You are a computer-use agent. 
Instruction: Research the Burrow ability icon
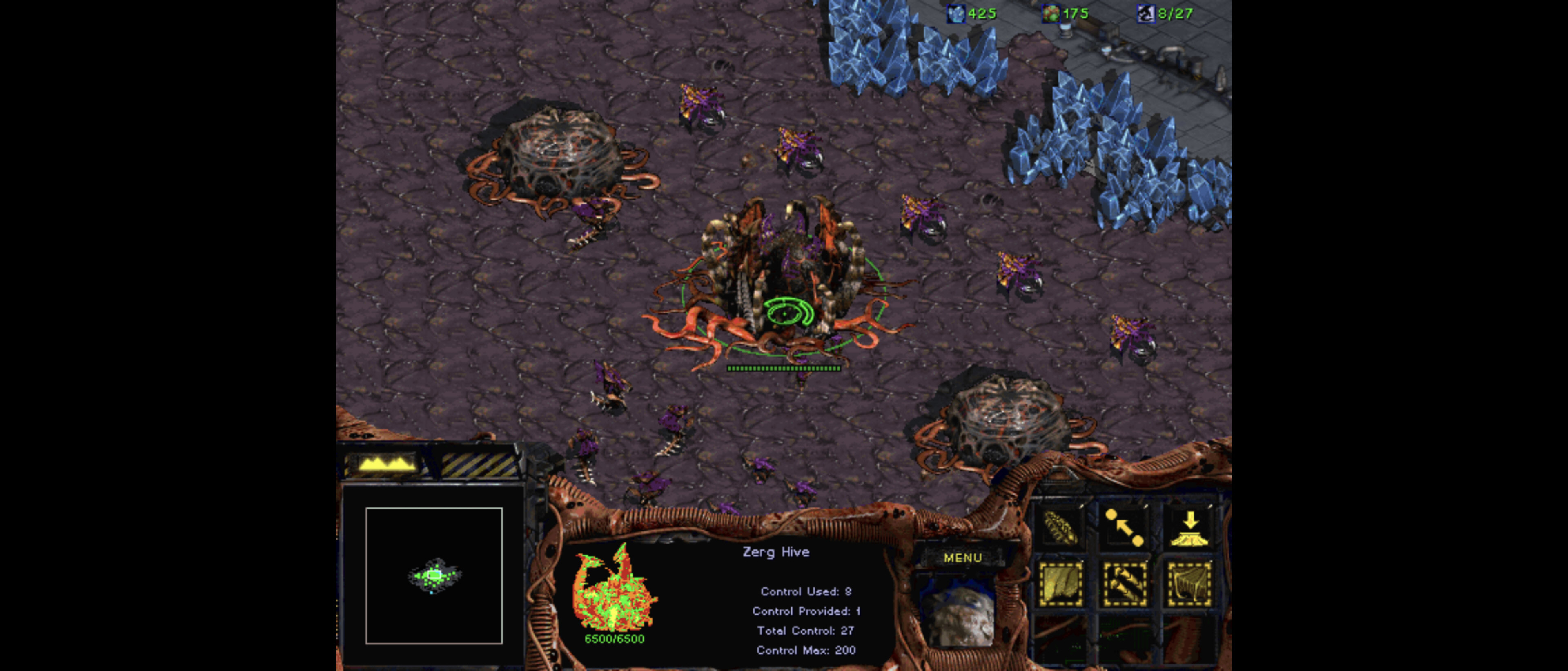pyautogui.click(x=1189, y=527)
